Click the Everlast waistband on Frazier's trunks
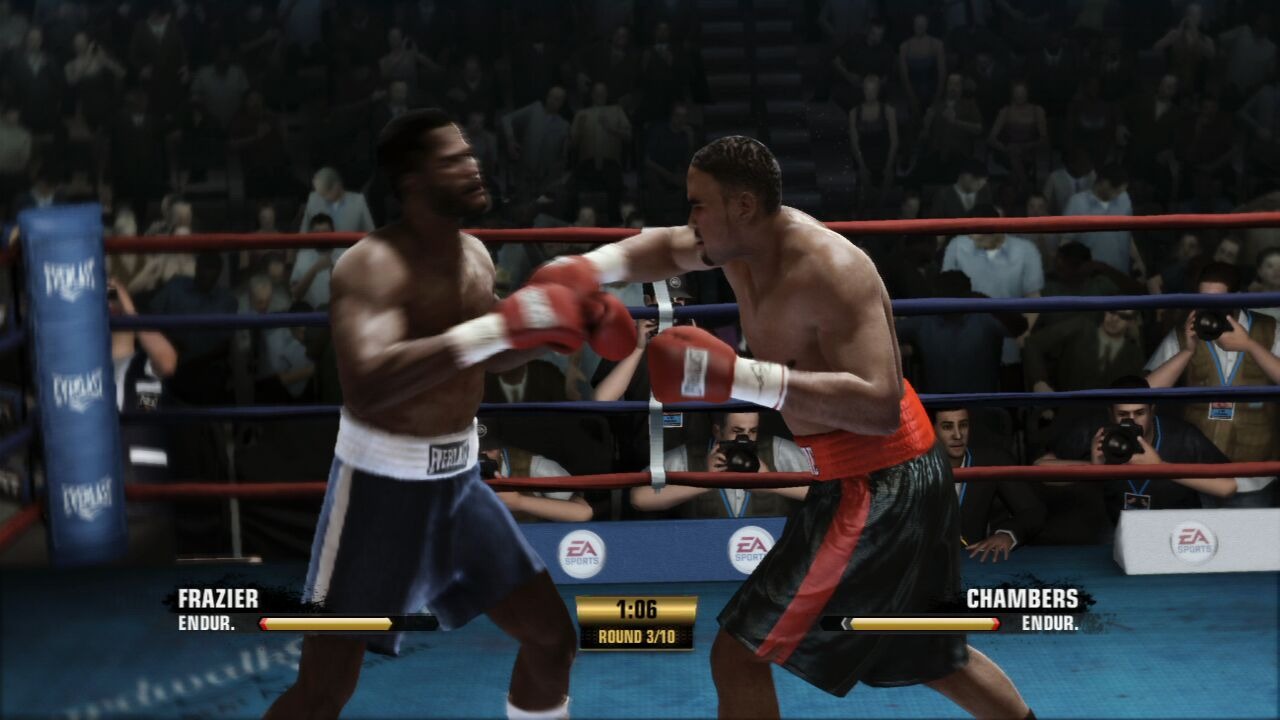 point(449,455)
